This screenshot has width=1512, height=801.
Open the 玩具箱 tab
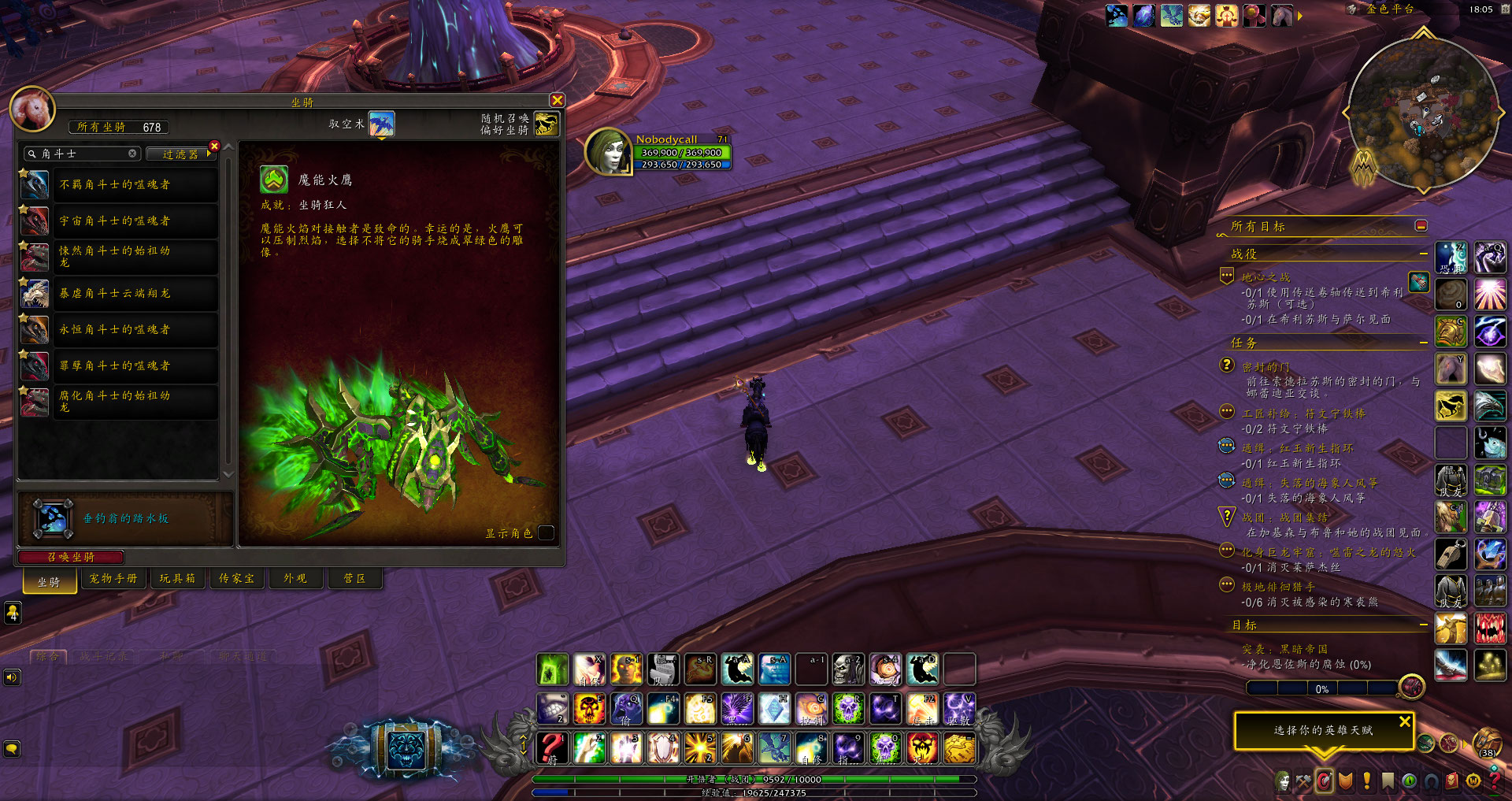(177, 579)
